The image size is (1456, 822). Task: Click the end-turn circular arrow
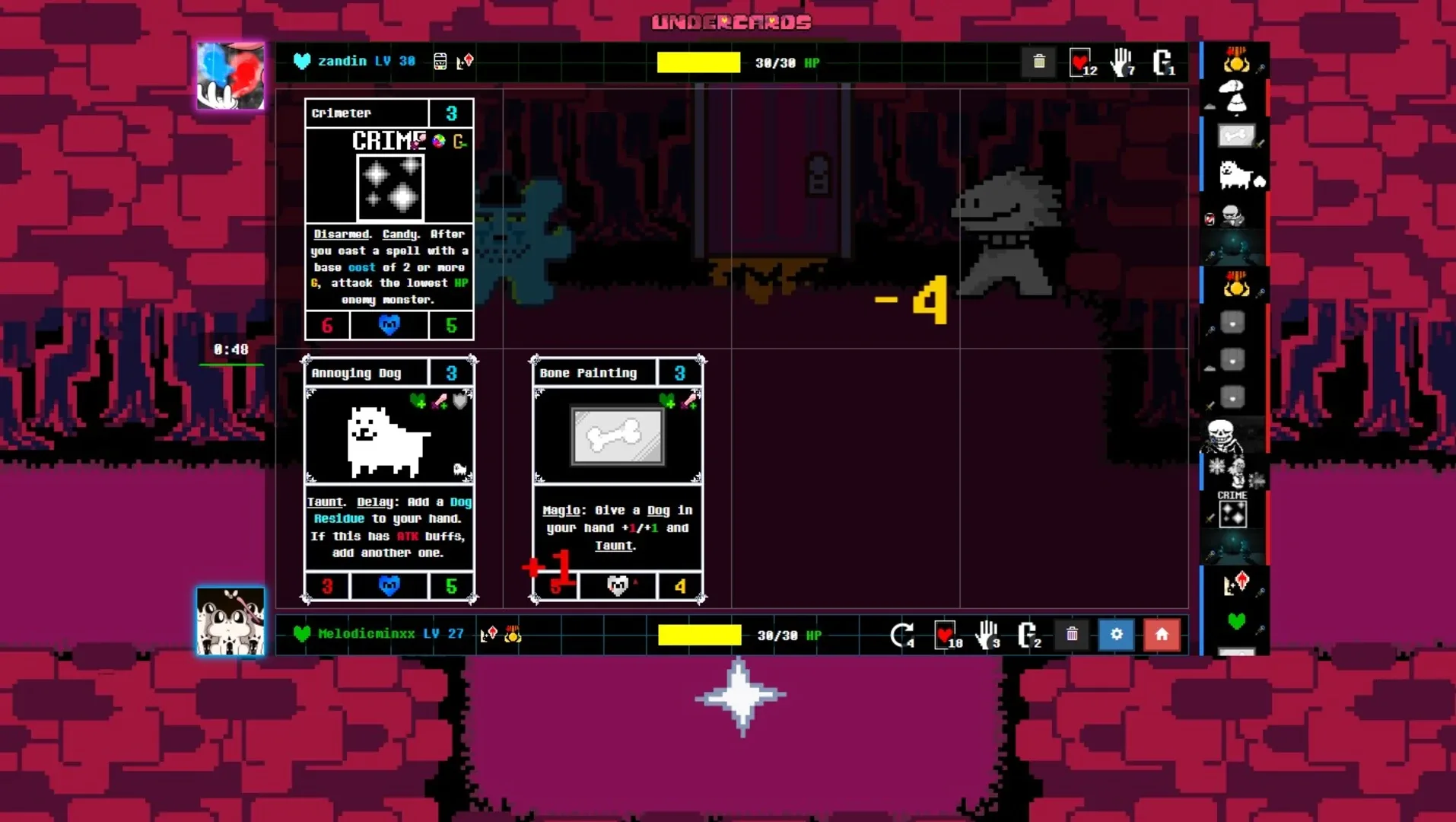[x=904, y=634]
